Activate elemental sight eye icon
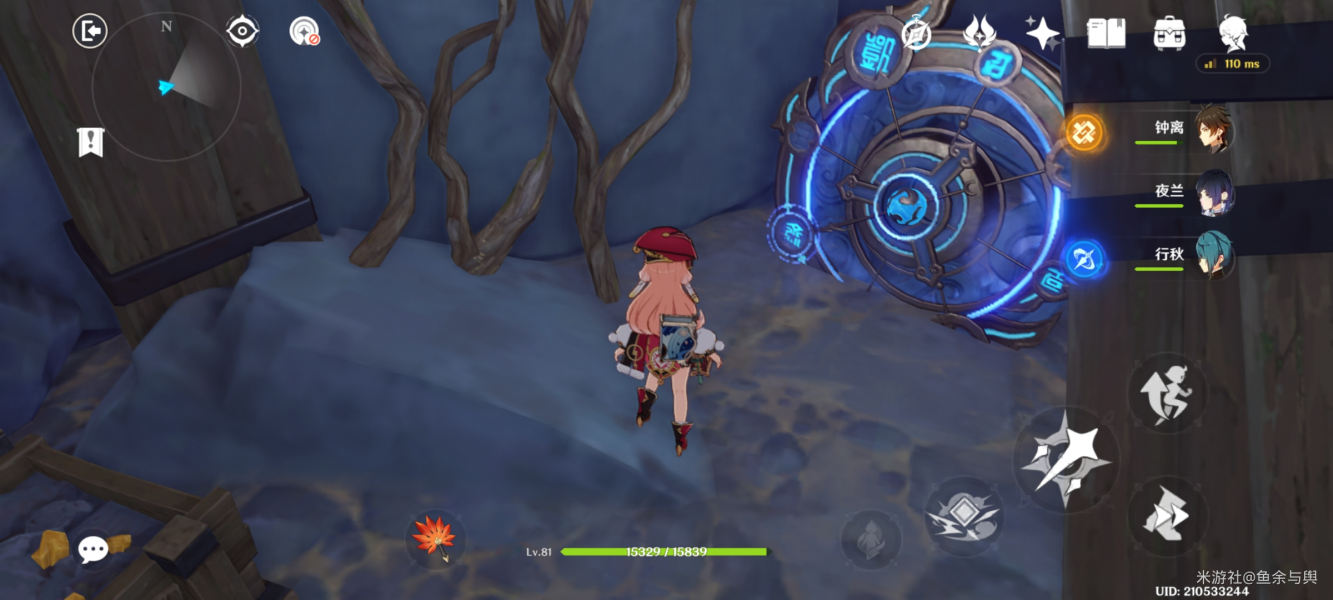Image resolution: width=1333 pixels, height=600 pixels. pos(242,32)
